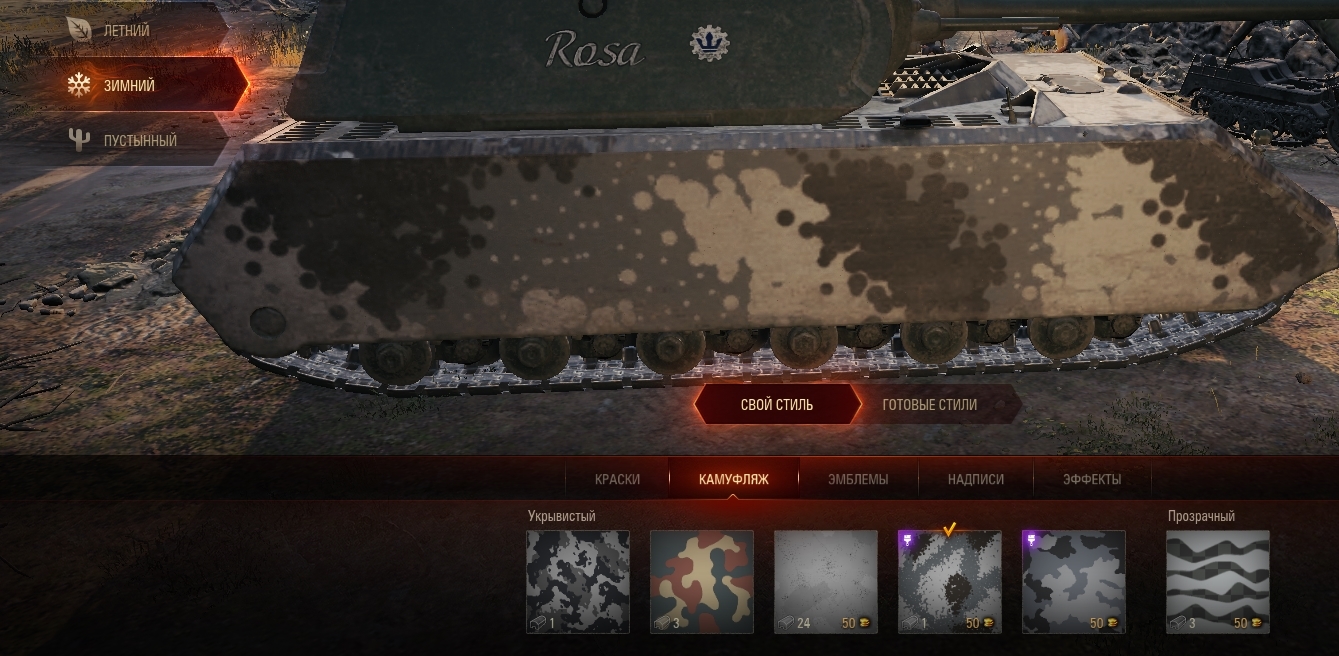The height and width of the screenshot is (656, 1339).
Task: Show the Надписи tab
Action: pyautogui.click(x=975, y=479)
